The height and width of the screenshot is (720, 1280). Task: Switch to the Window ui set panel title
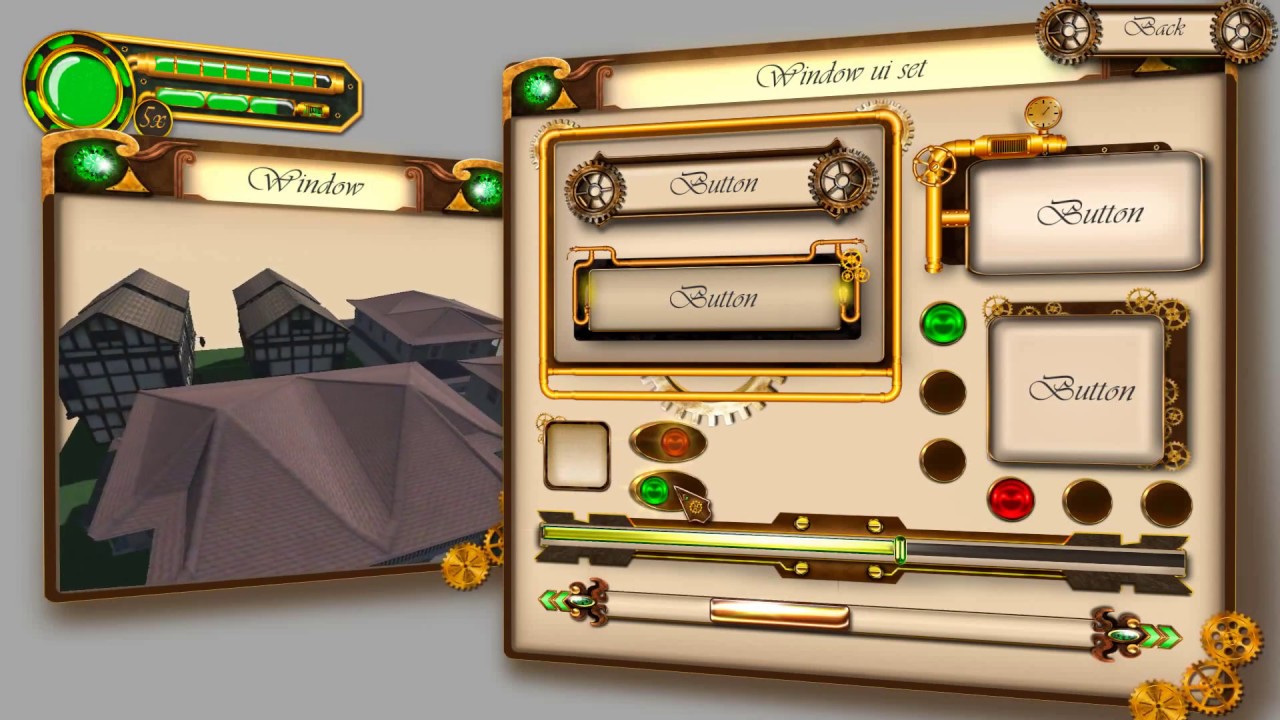tap(843, 72)
